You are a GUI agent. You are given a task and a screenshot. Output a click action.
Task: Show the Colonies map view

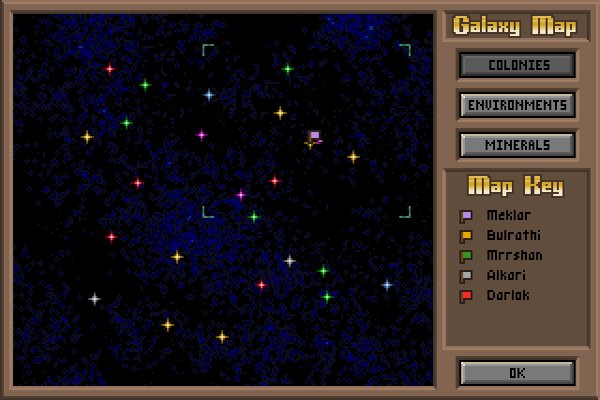(x=517, y=65)
